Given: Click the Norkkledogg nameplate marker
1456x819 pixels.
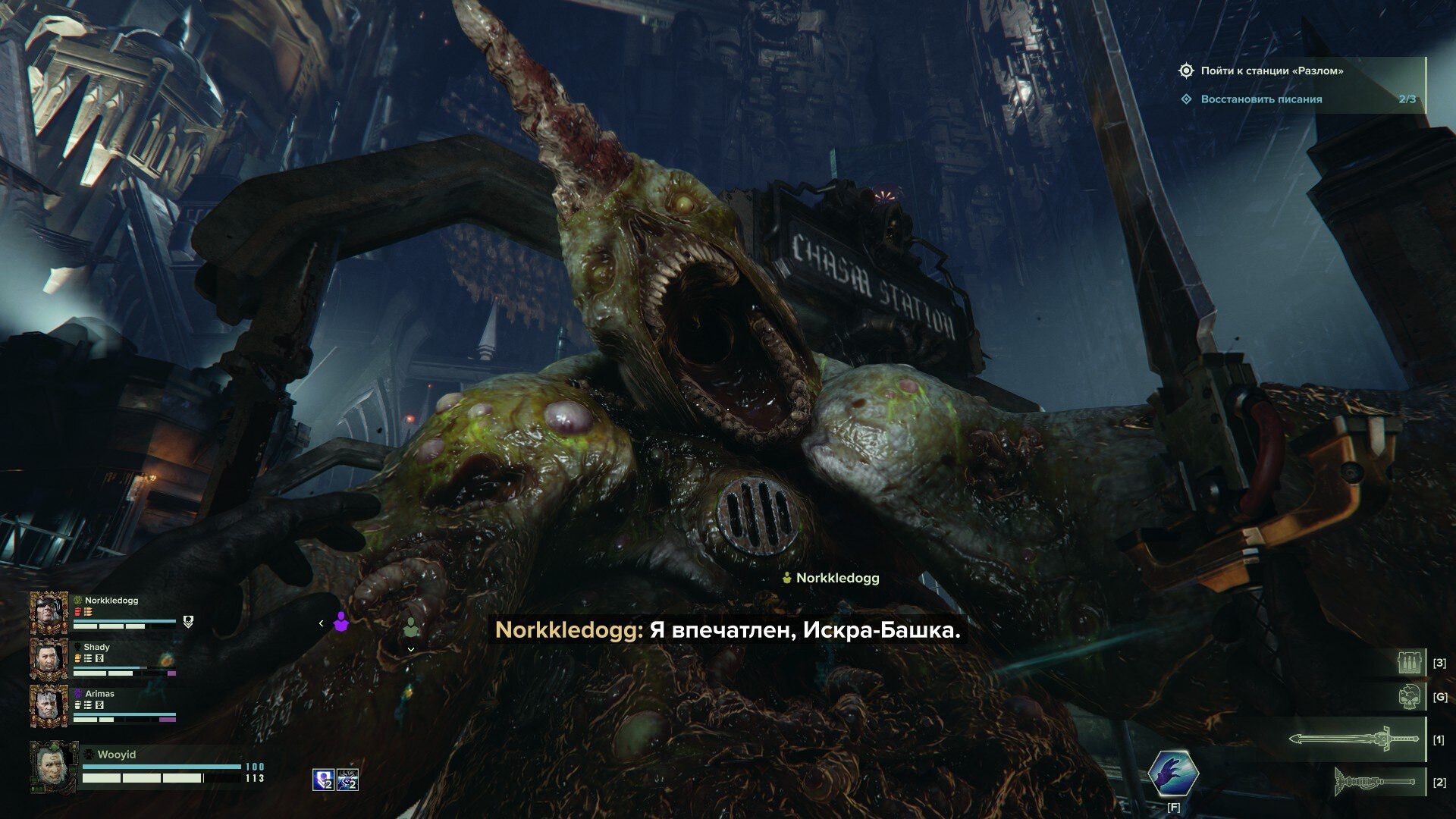Looking at the screenshot, I should (830, 578).
